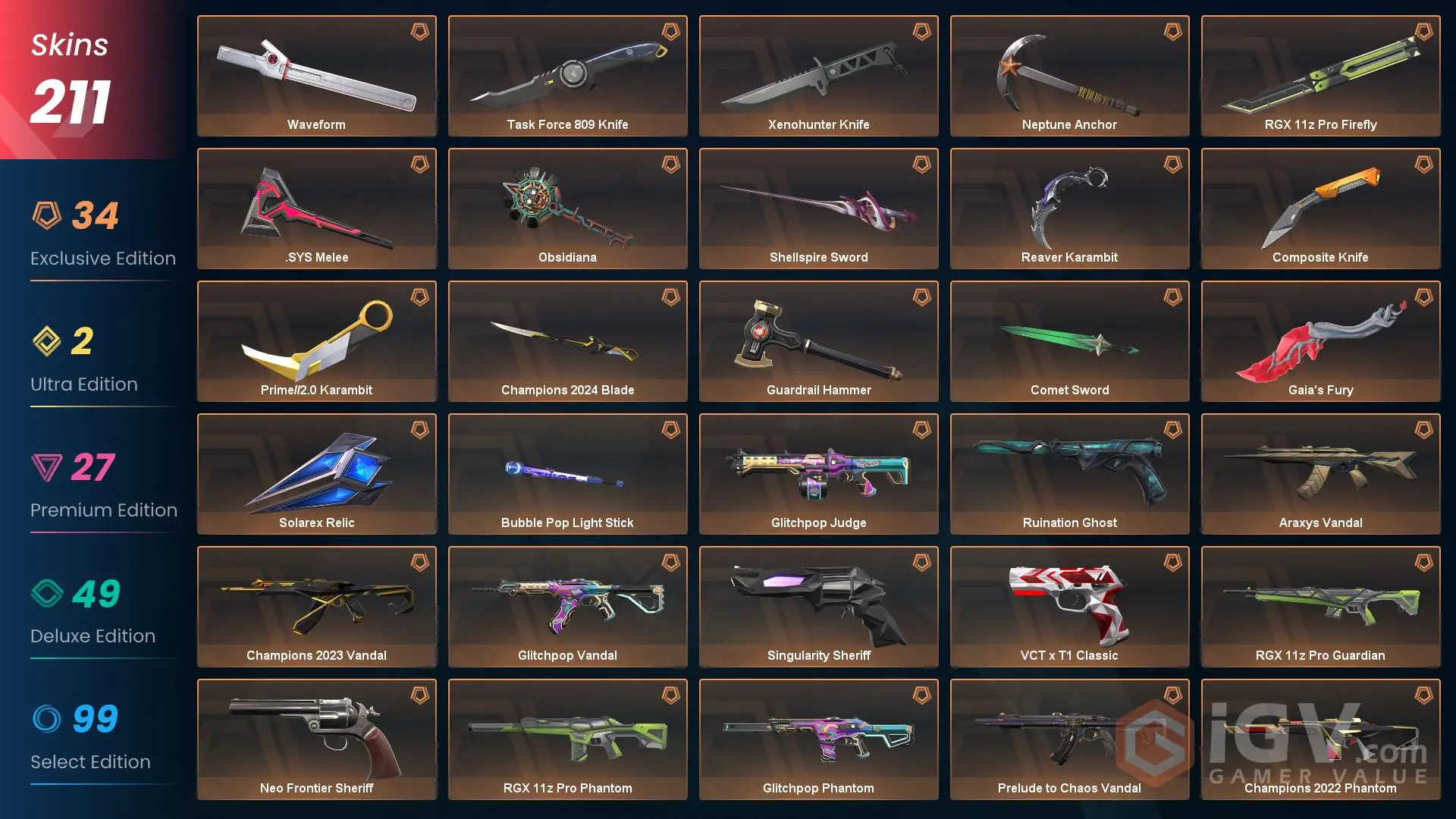The height and width of the screenshot is (819, 1456).
Task: Open the RGX 11z Pro Firefly skin
Action: click(x=1320, y=76)
